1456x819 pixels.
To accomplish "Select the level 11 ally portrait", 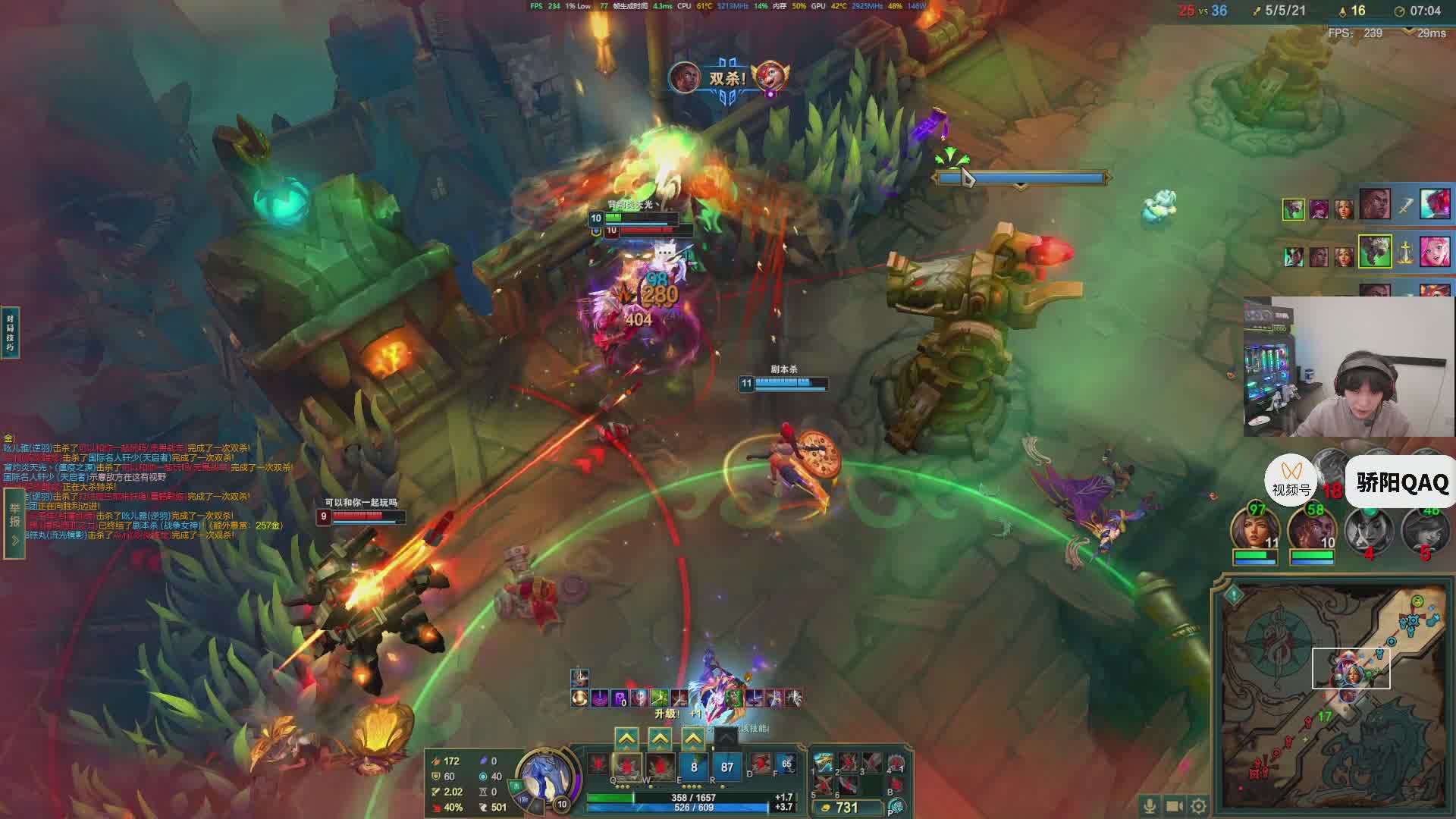I will pyautogui.click(x=1255, y=531).
